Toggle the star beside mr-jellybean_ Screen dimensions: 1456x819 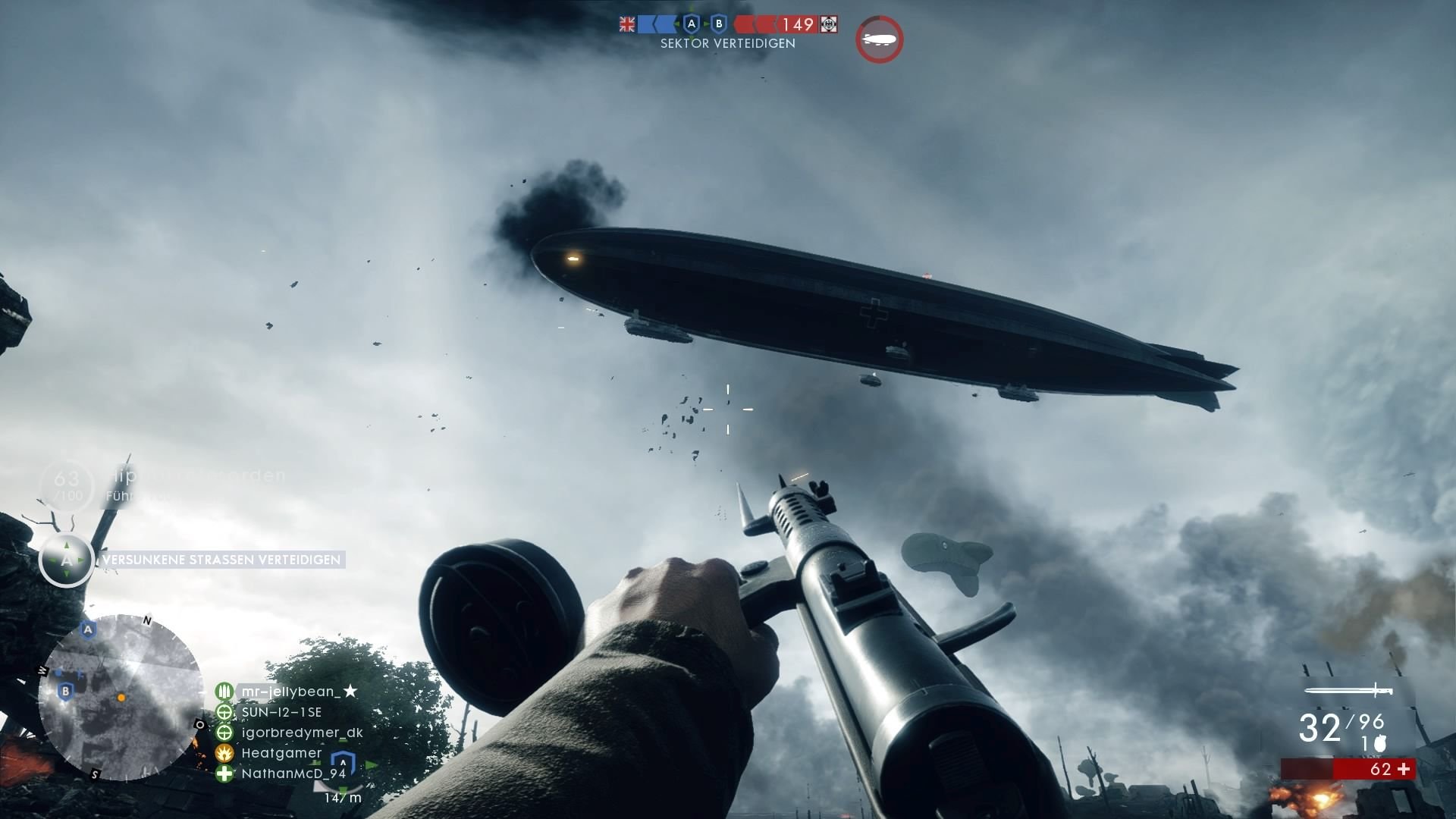click(x=350, y=691)
